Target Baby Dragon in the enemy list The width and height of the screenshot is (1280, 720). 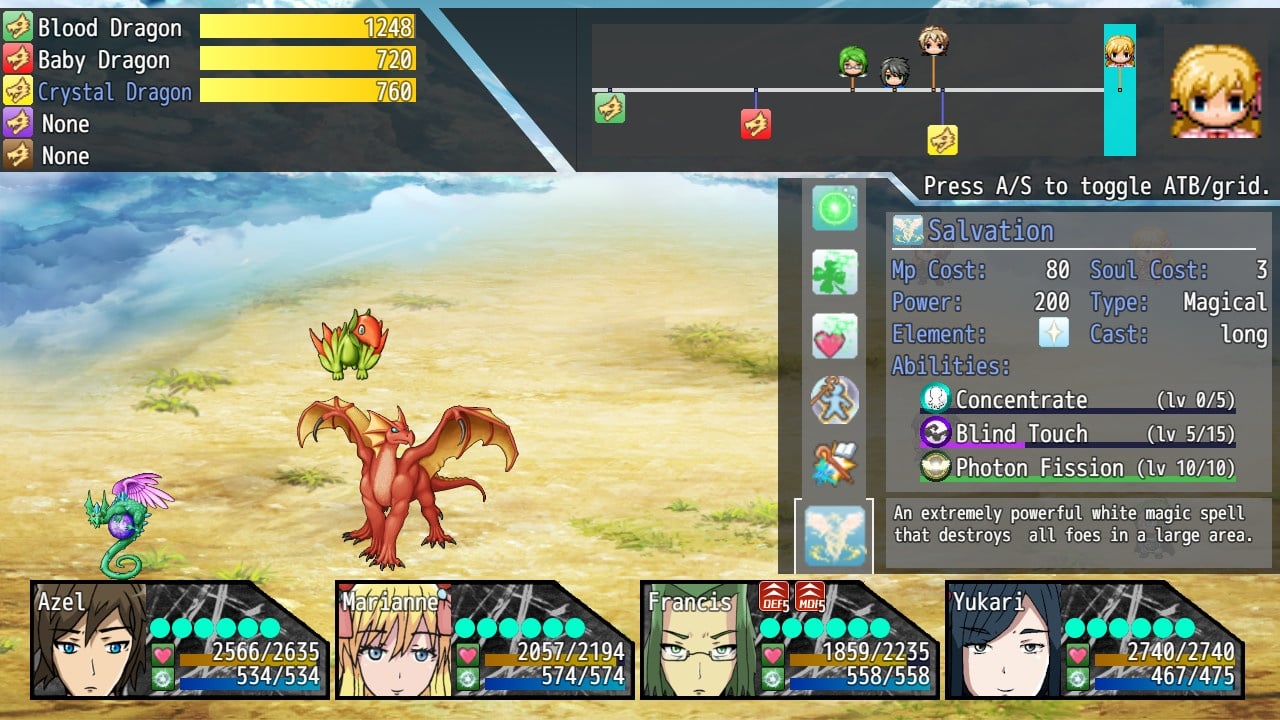click(x=104, y=60)
